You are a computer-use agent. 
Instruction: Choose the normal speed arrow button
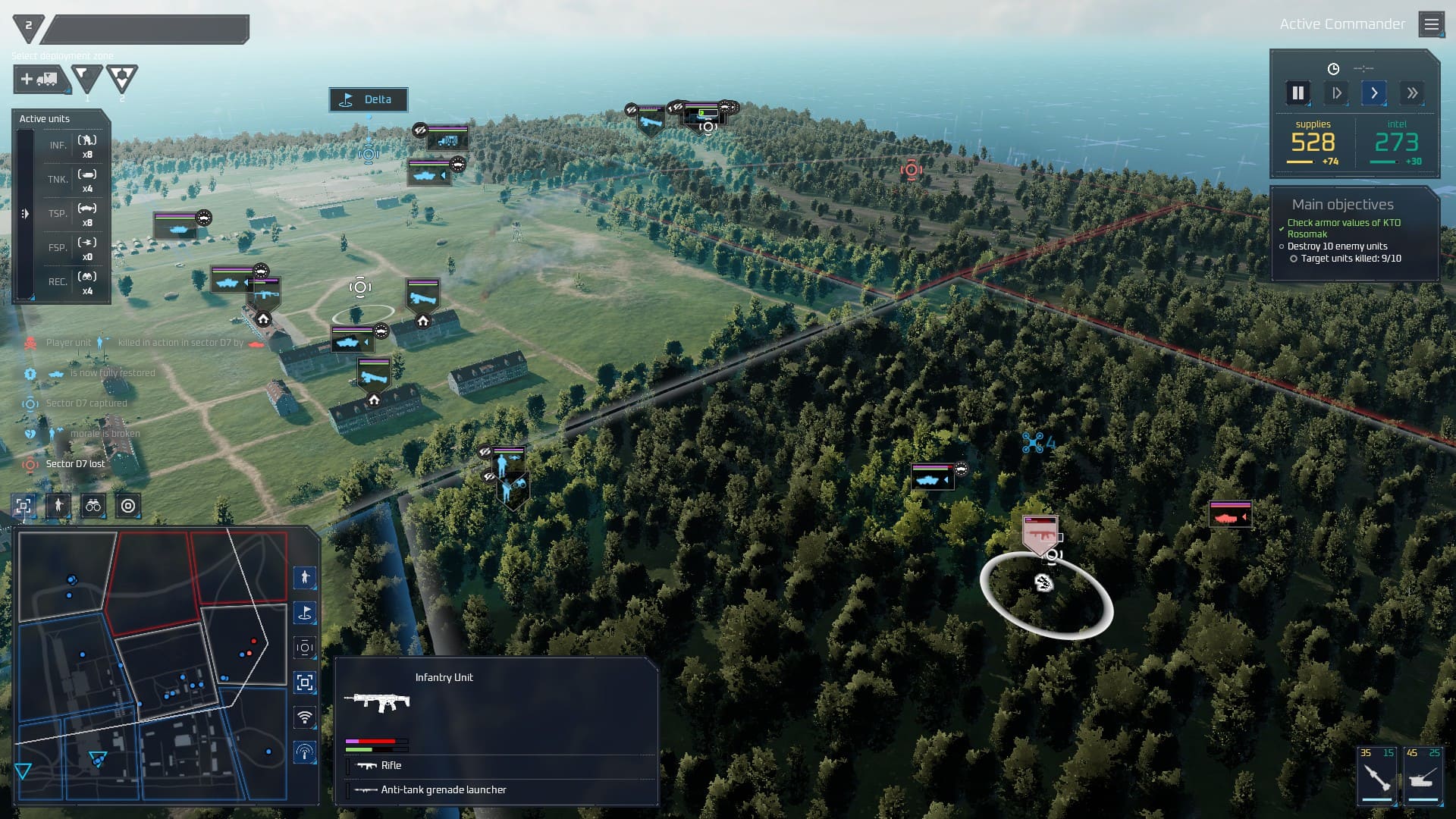coord(1373,93)
